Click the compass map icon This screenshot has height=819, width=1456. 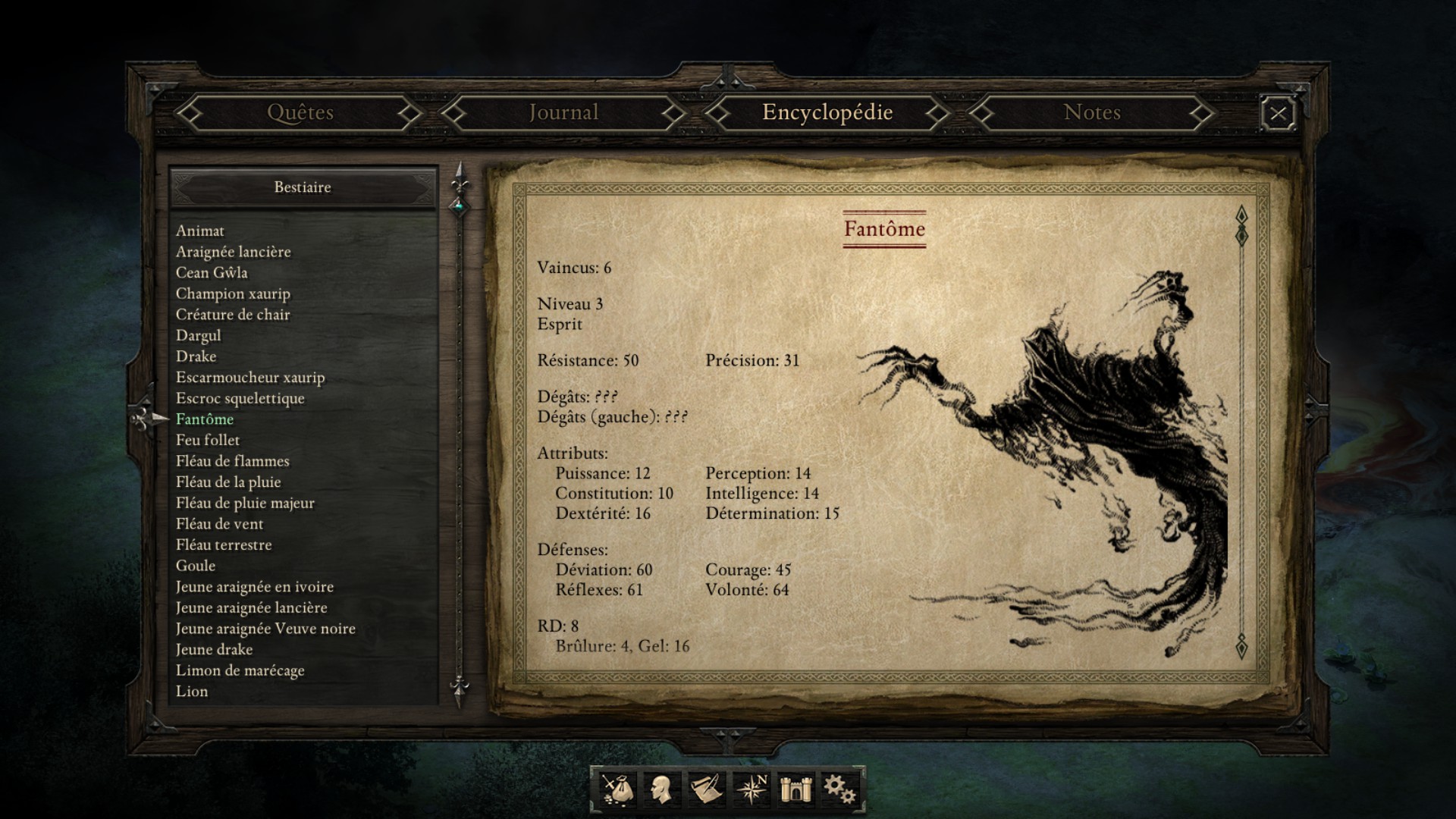pos(752,789)
